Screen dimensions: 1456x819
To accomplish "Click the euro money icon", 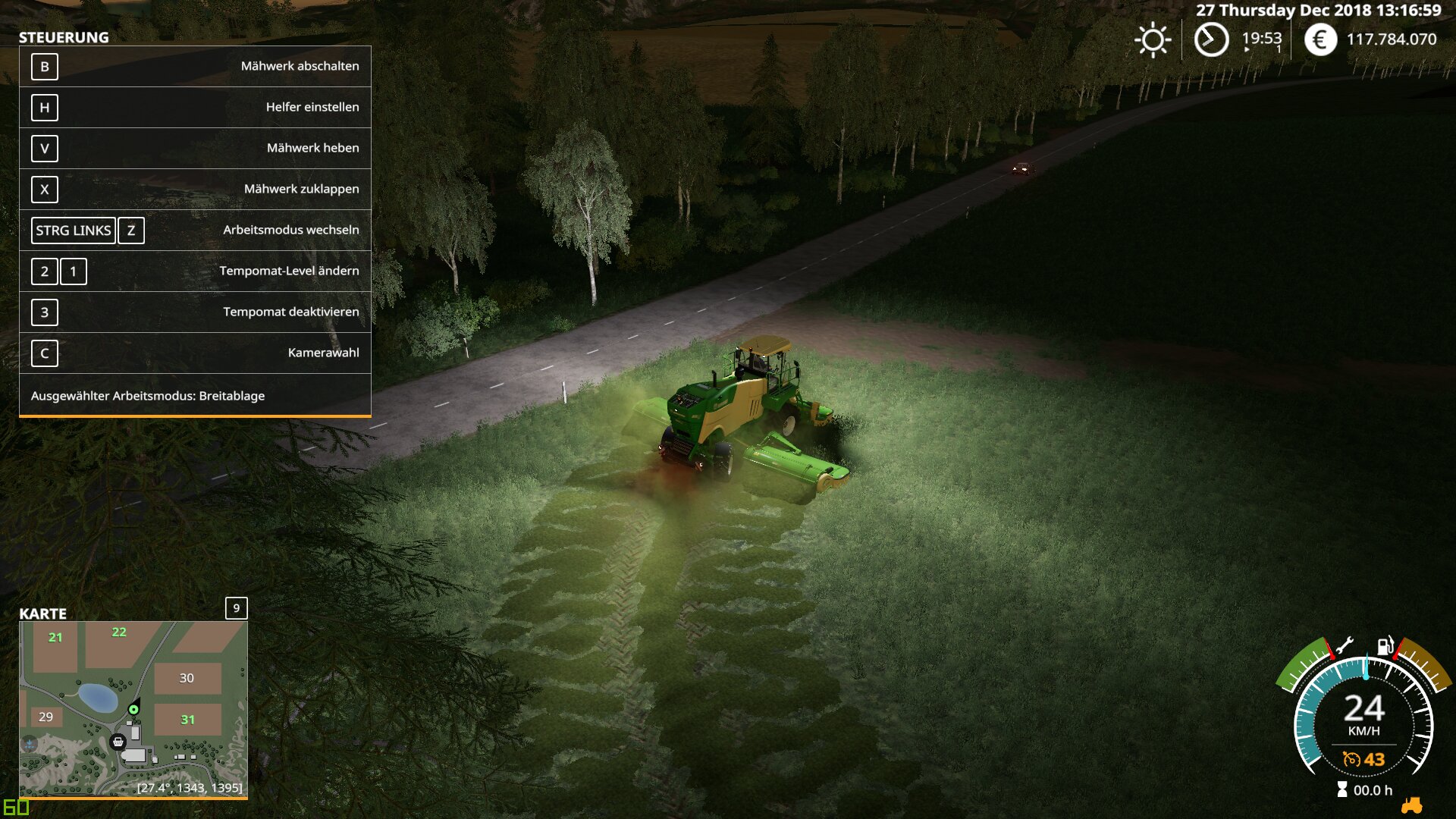I will 1320,39.
